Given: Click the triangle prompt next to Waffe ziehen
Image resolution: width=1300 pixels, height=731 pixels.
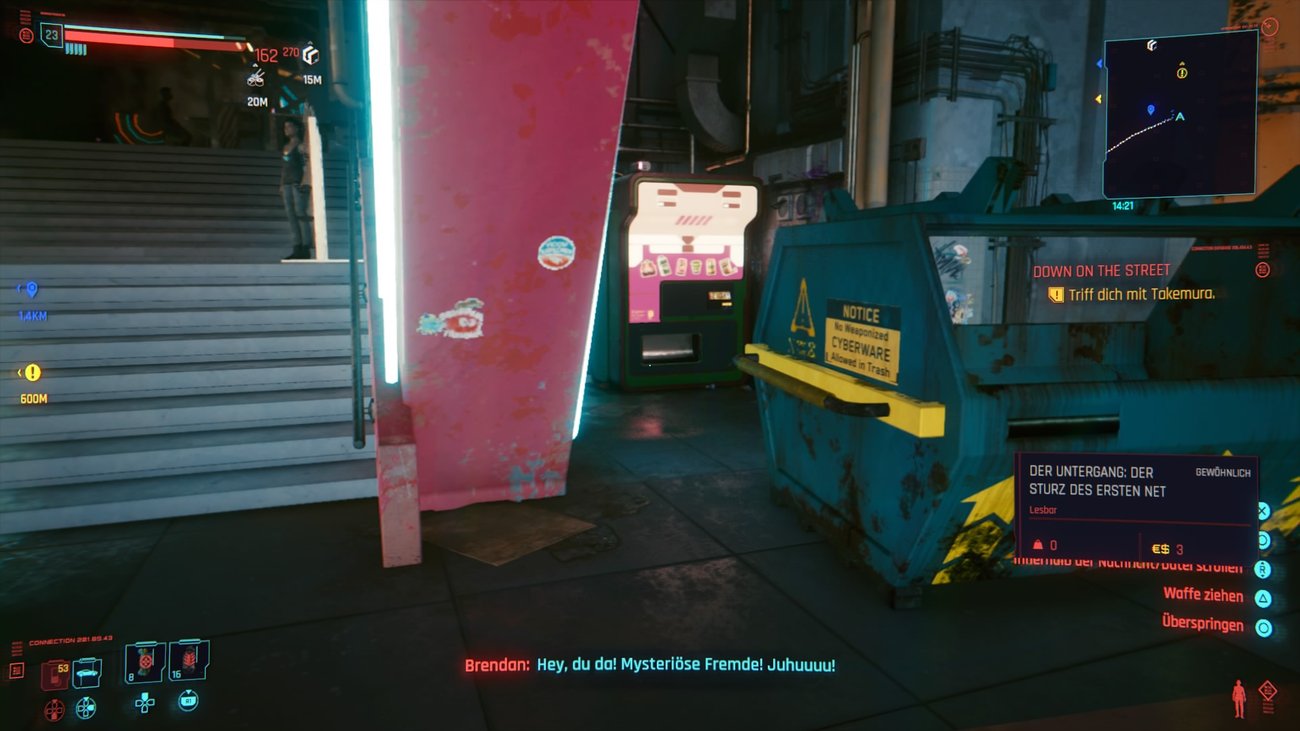Looking at the screenshot, I should (x=1262, y=596).
